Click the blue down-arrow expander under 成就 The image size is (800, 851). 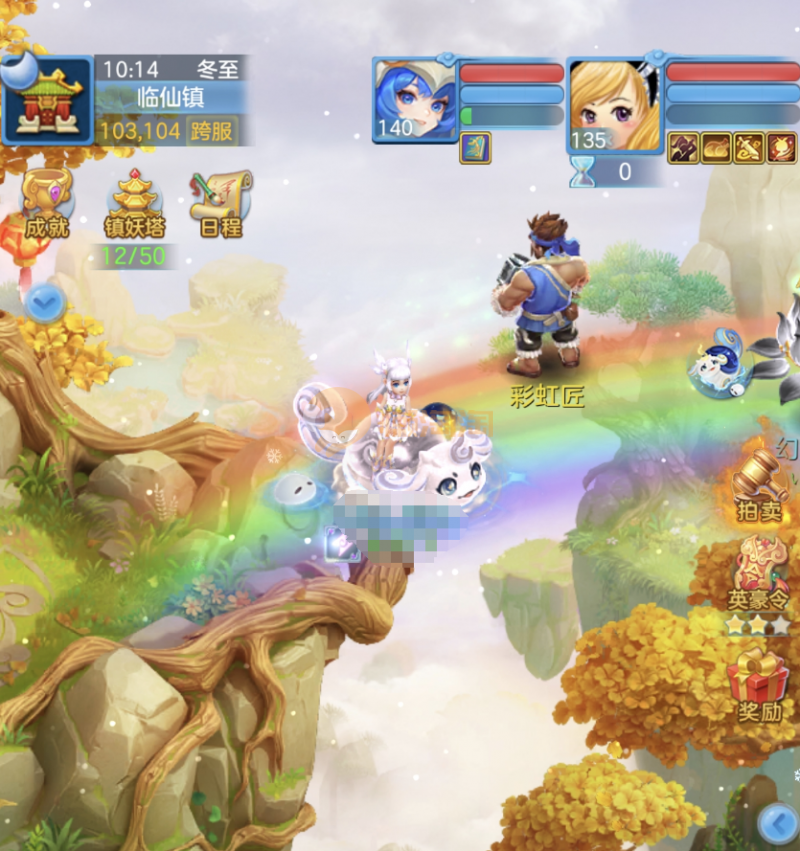click(44, 301)
